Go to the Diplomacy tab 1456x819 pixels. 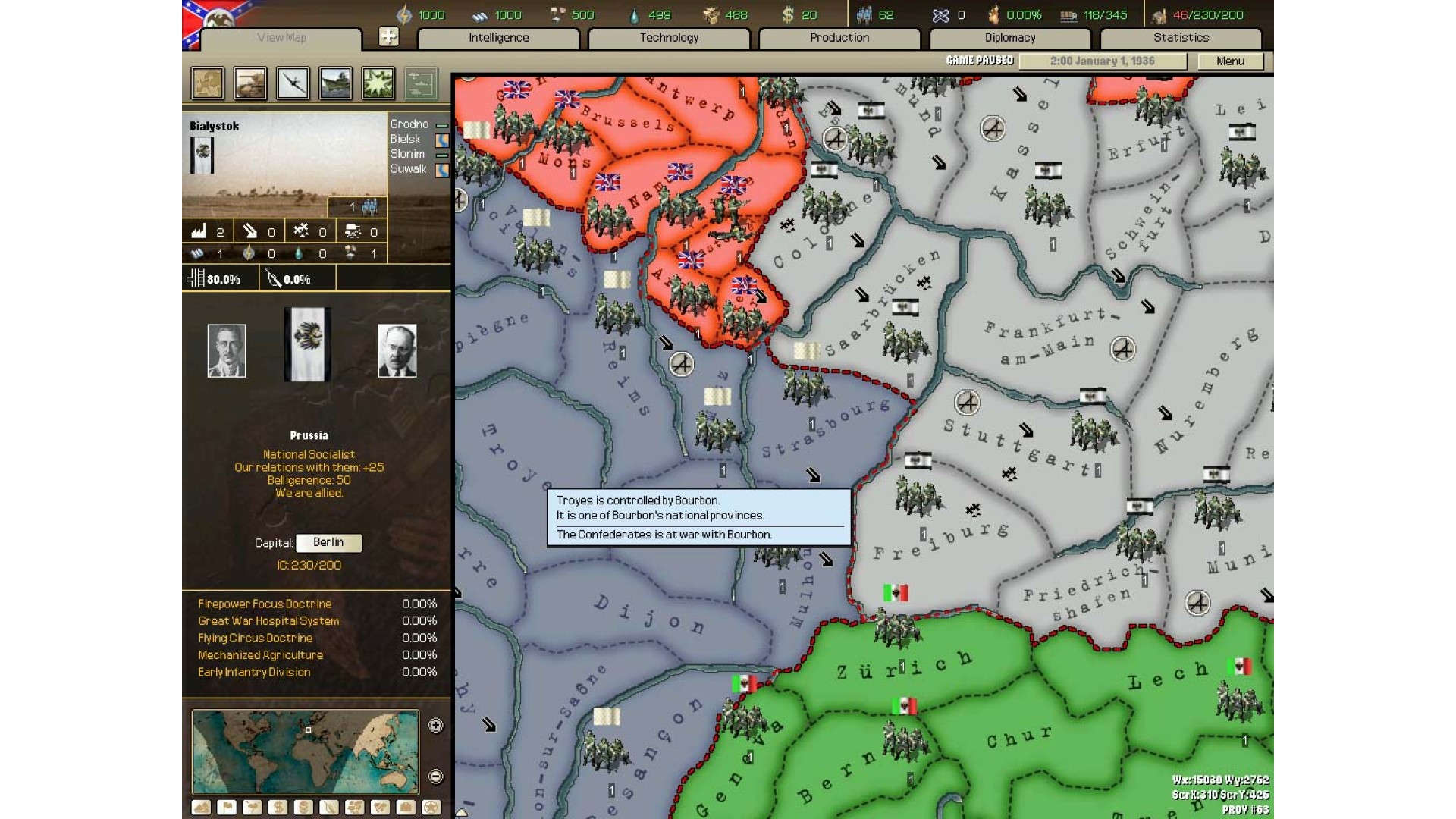tap(1009, 38)
